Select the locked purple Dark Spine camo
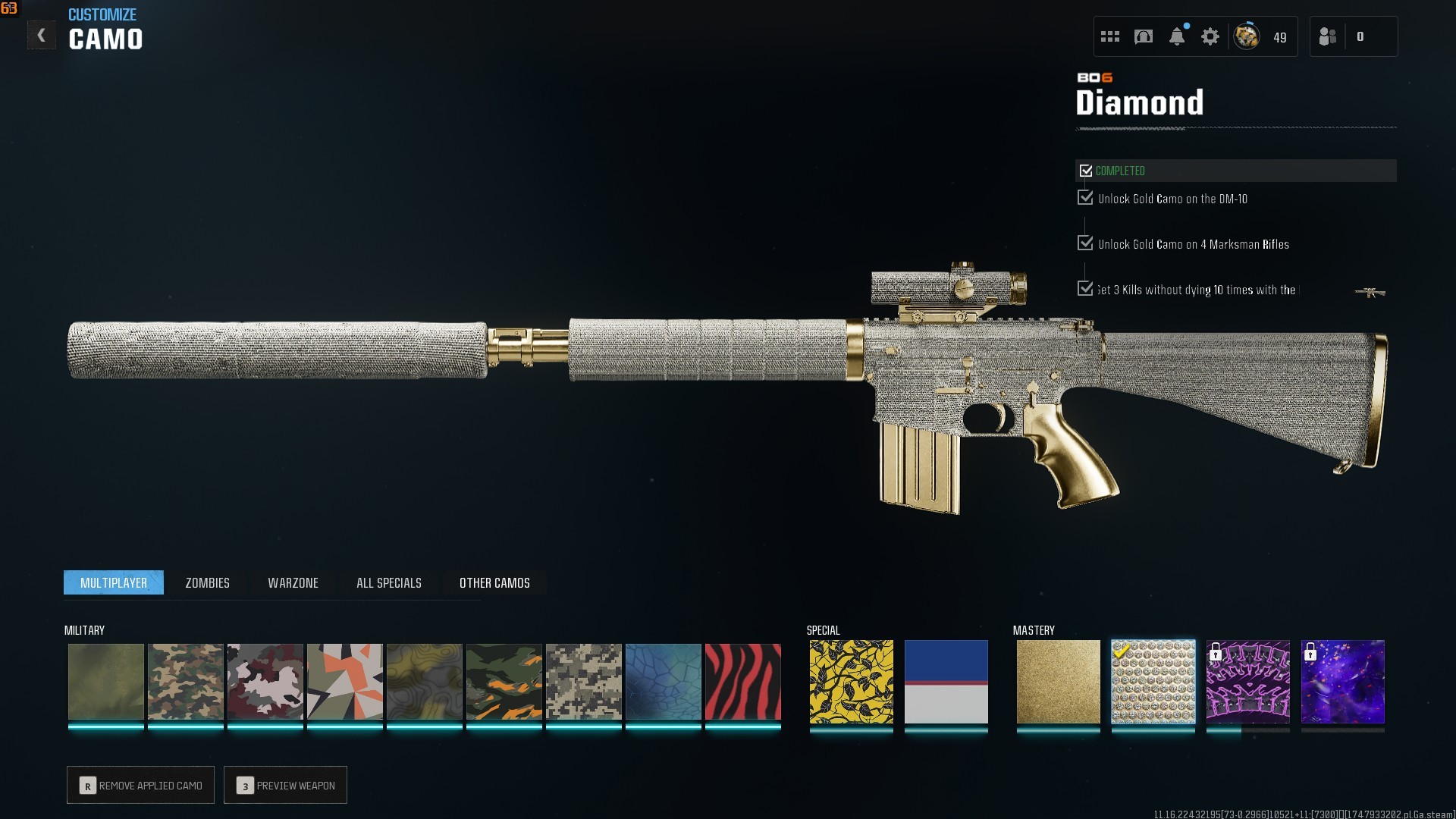Screen dimensions: 1456x819 coord(1247,682)
